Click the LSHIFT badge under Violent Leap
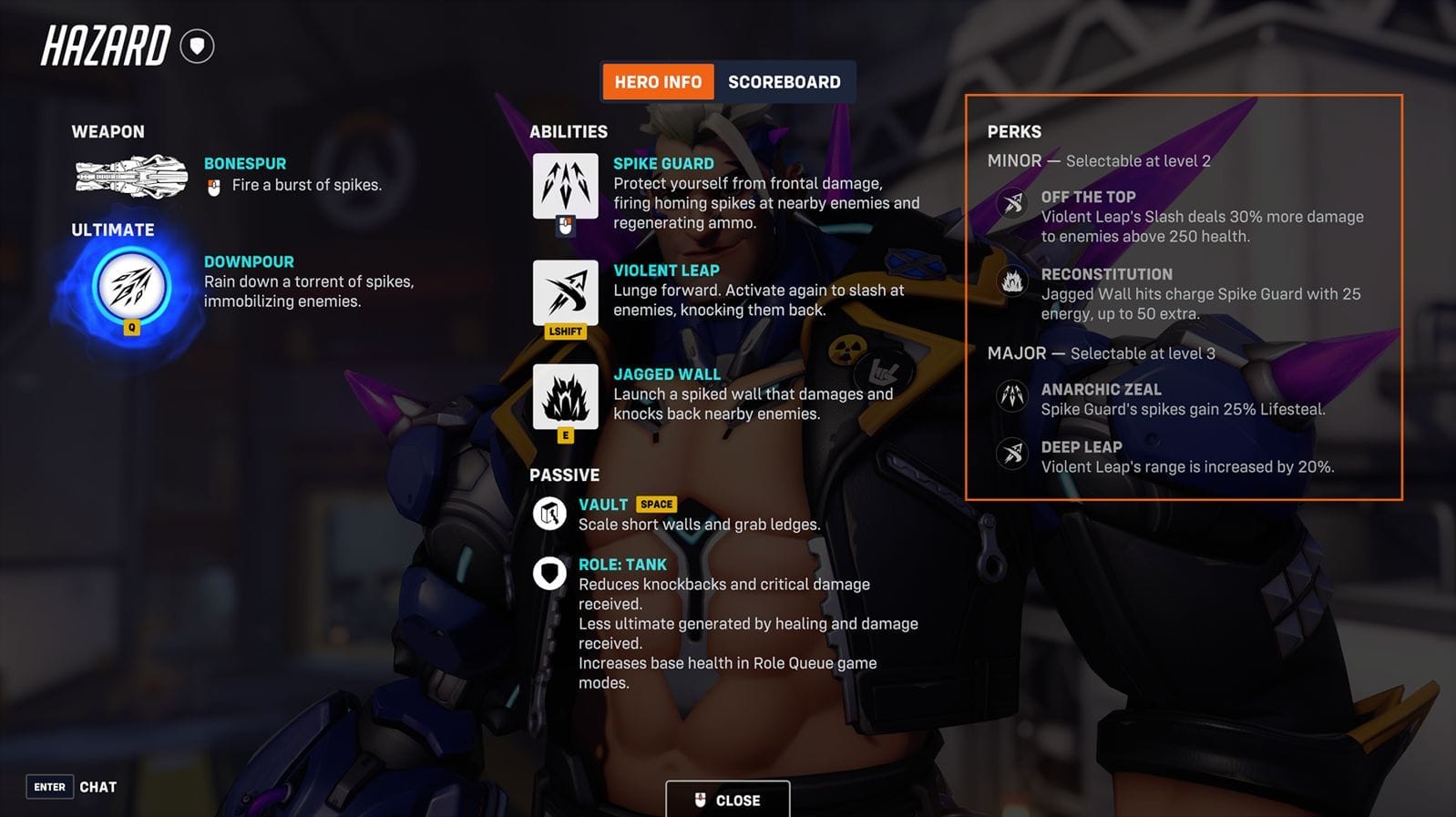 566,332
